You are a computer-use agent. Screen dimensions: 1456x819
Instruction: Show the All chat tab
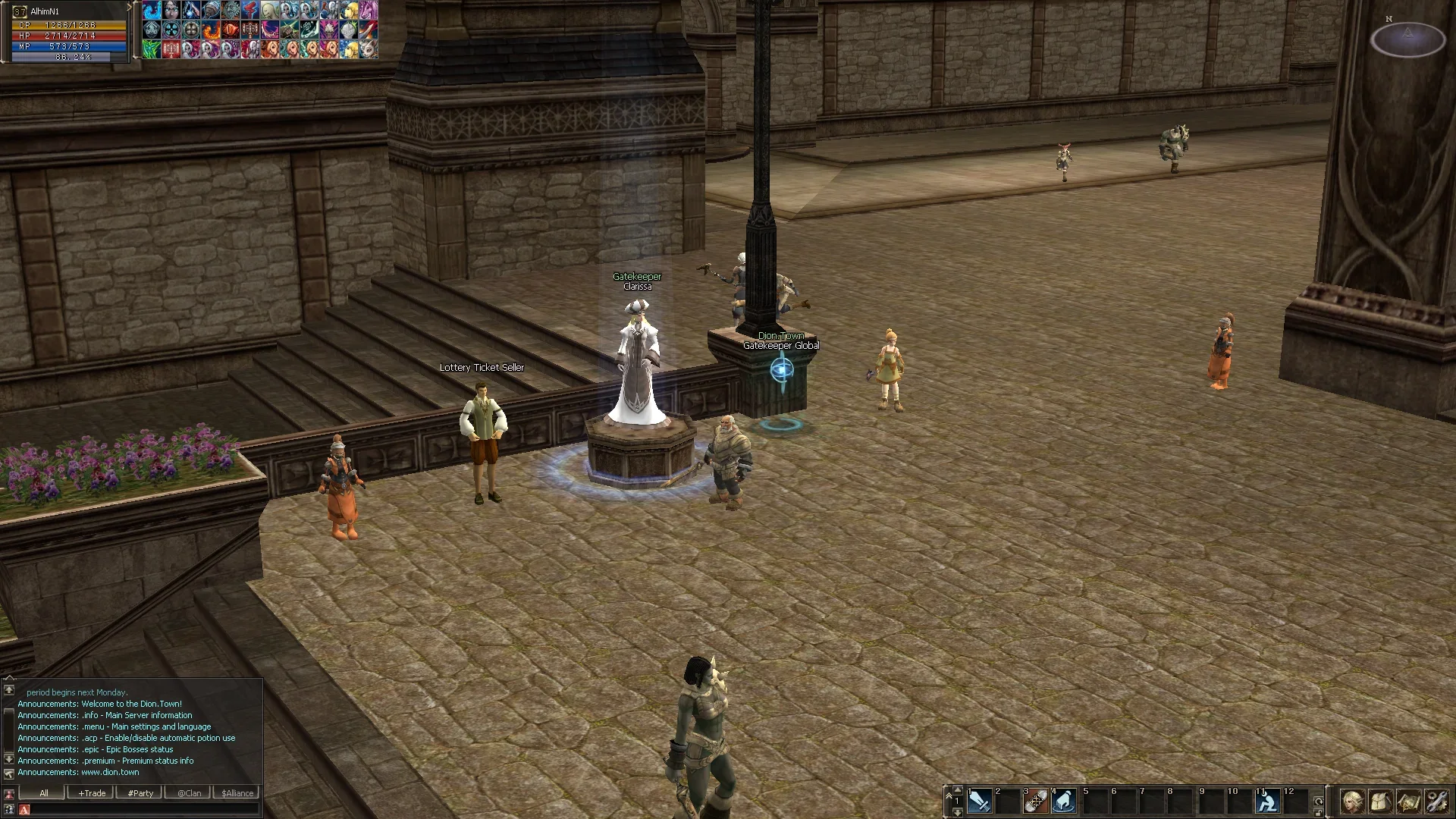[44, 793]
